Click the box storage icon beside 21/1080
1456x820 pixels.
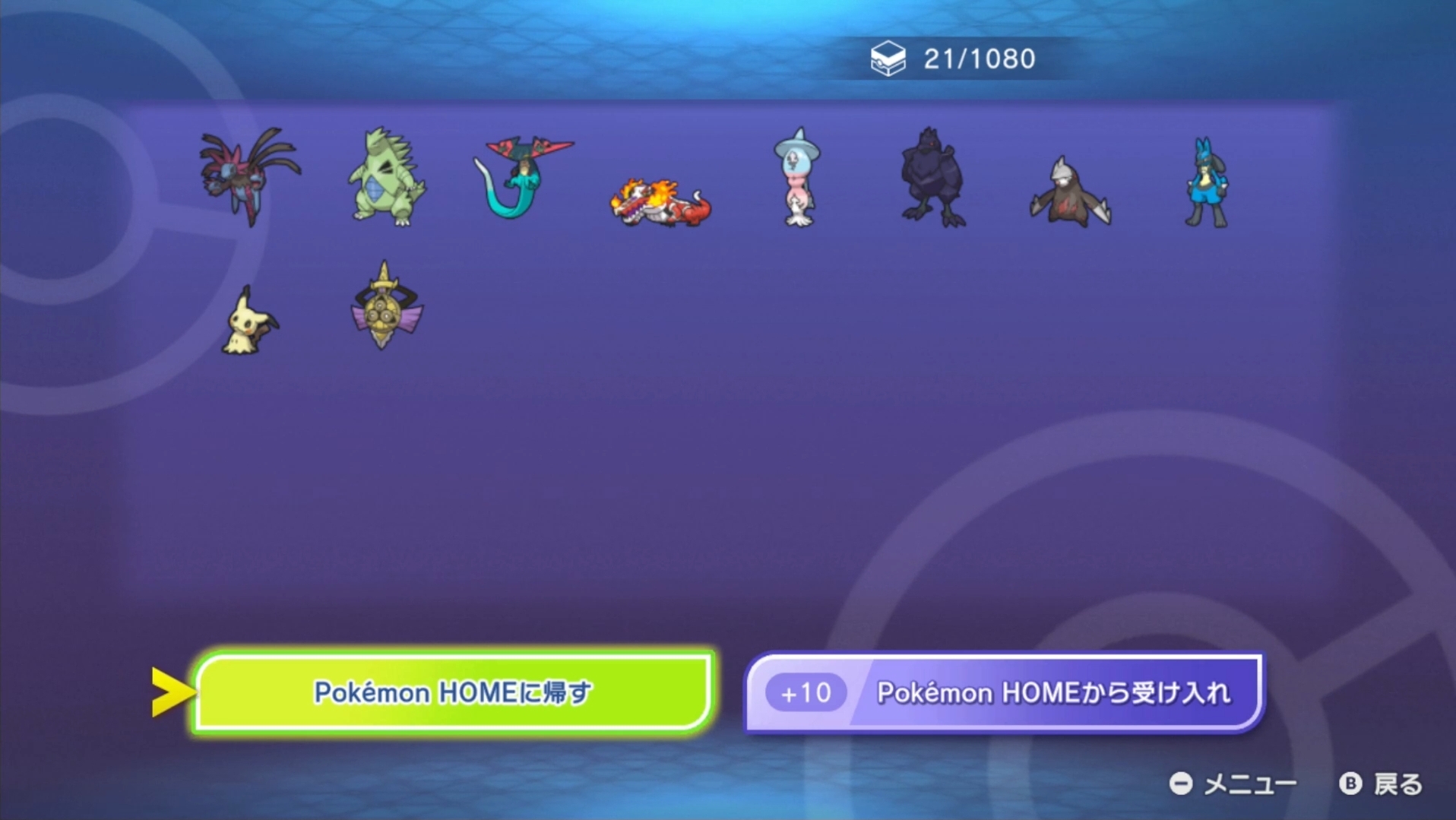[889, 56]
